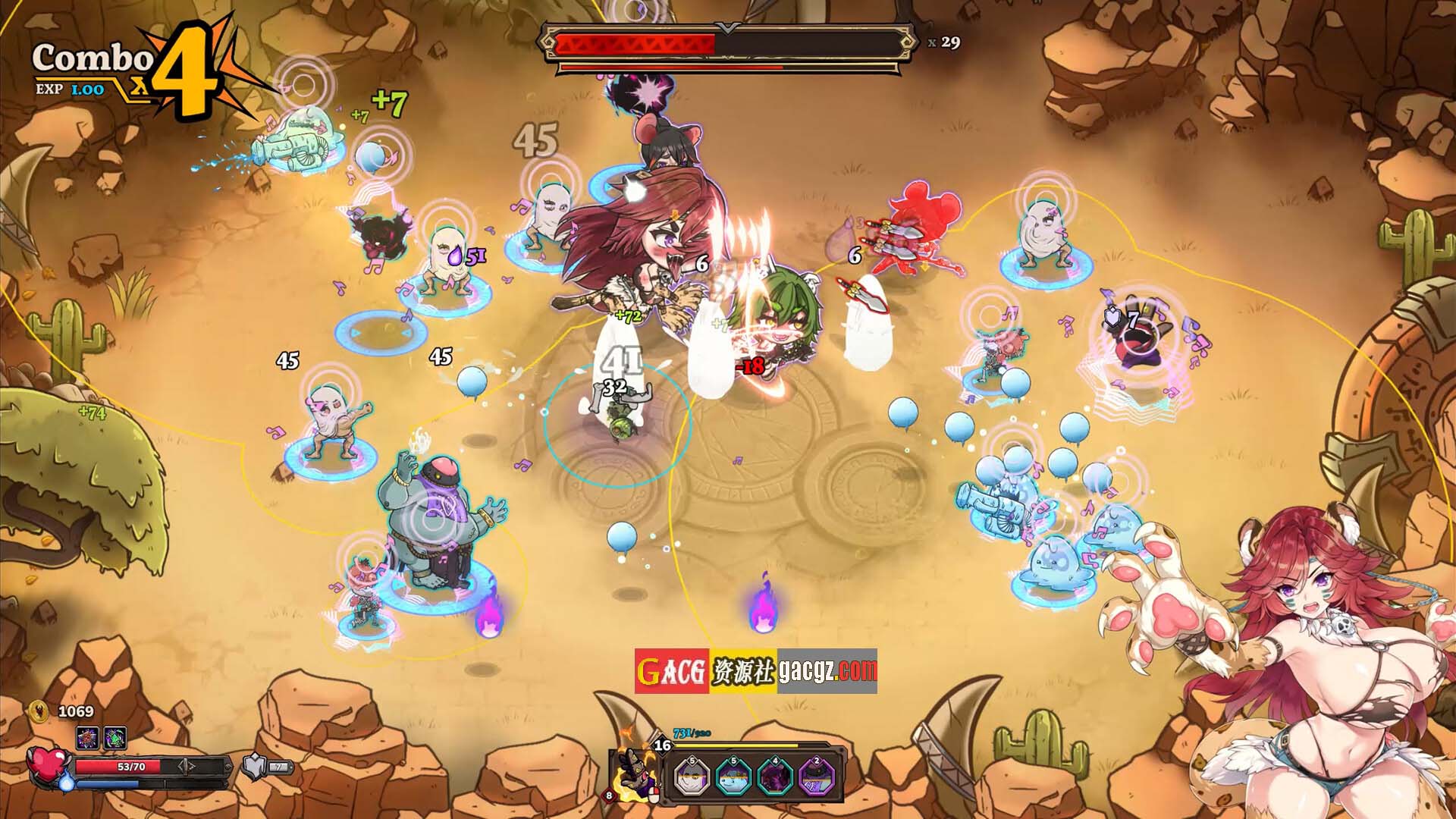1456x819 pixels.
Task: Inspect the red spiked relic icon
Action: (x=87, y=737)
